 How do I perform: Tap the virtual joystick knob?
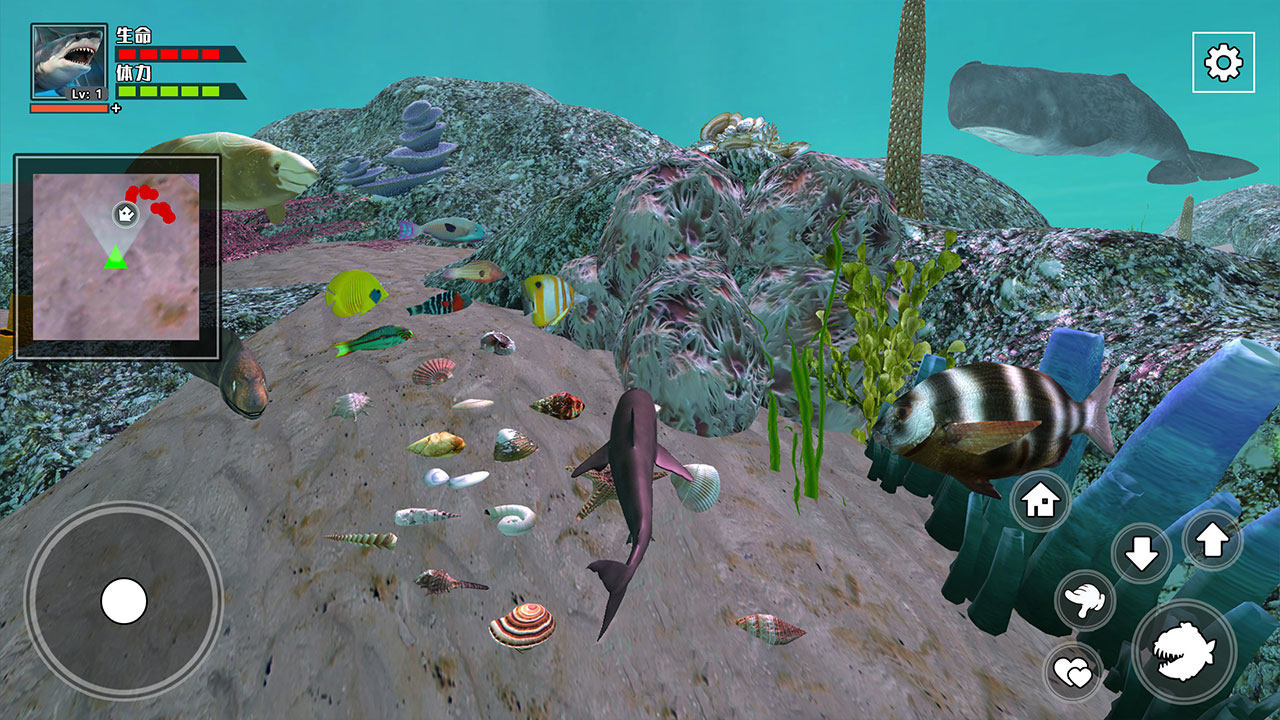click(124, 601)
